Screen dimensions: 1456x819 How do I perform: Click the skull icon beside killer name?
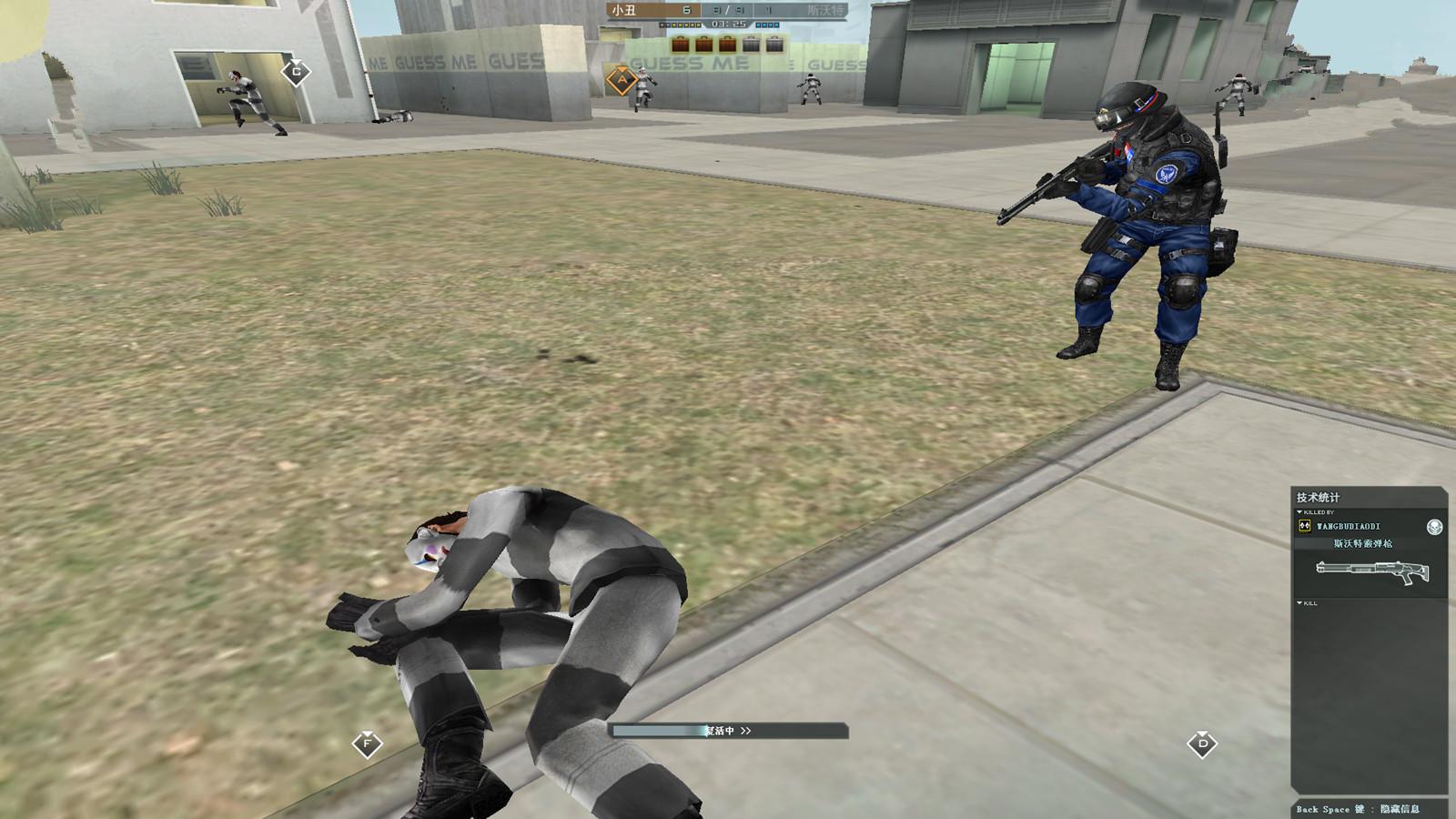click(1434, 527)
